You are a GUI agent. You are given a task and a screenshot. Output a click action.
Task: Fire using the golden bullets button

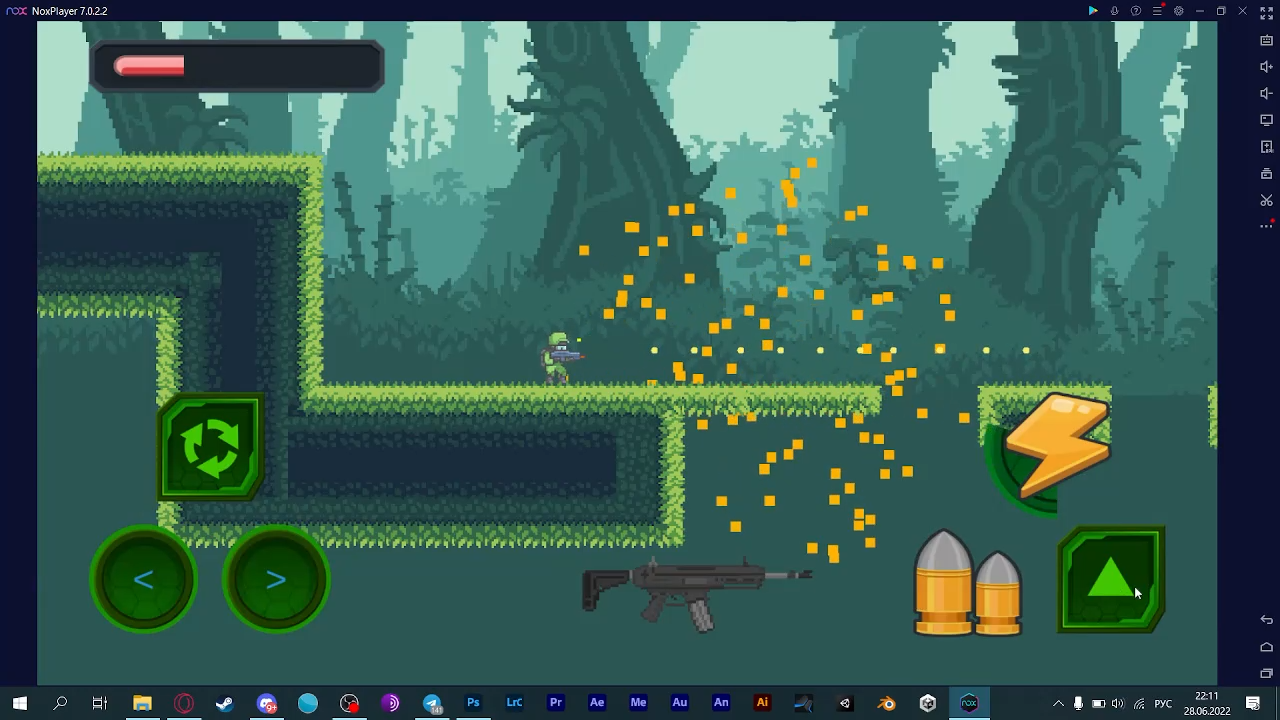[967, 585]
